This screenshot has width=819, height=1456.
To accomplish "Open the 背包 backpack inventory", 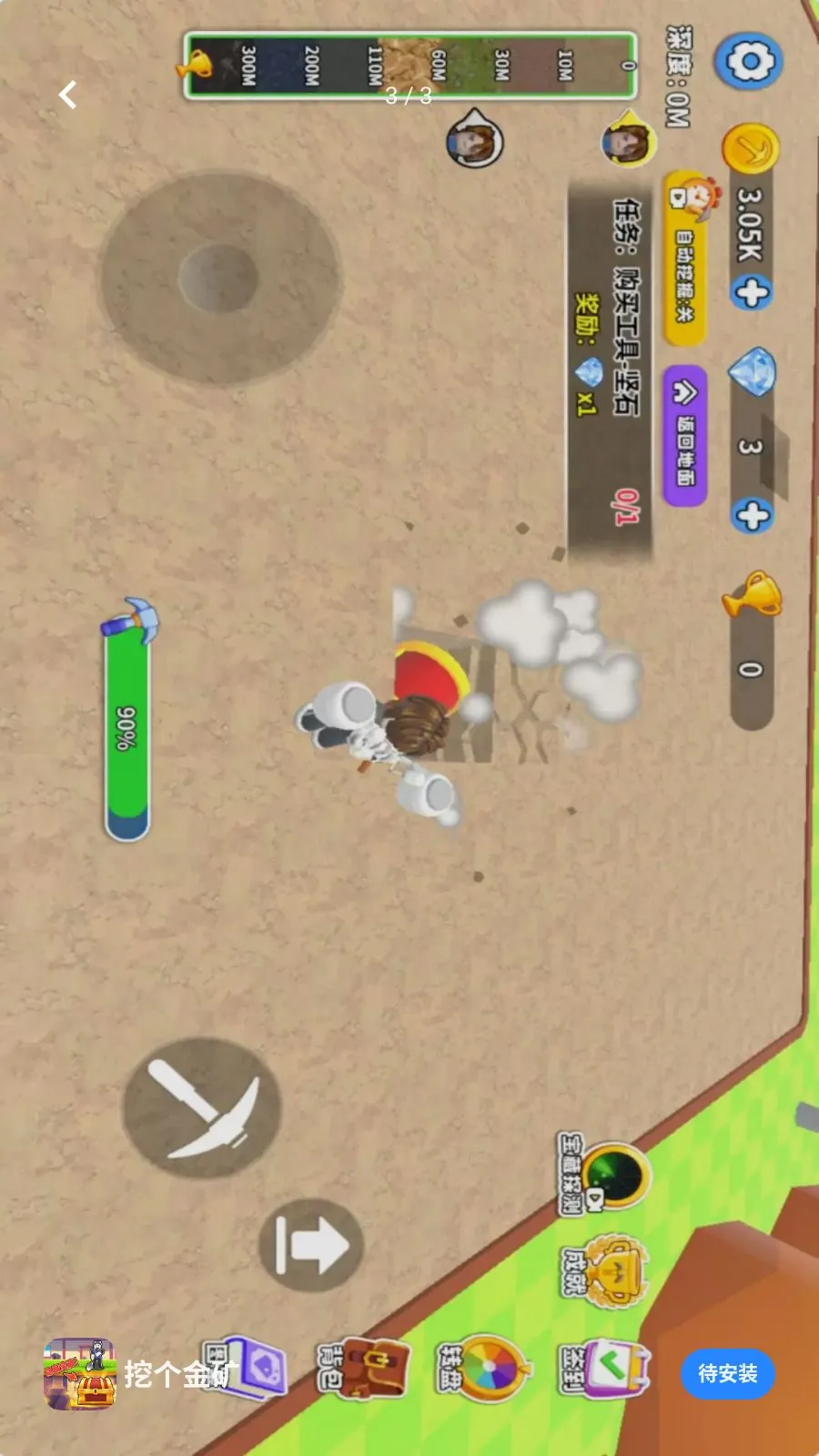I will (366, 1368).
